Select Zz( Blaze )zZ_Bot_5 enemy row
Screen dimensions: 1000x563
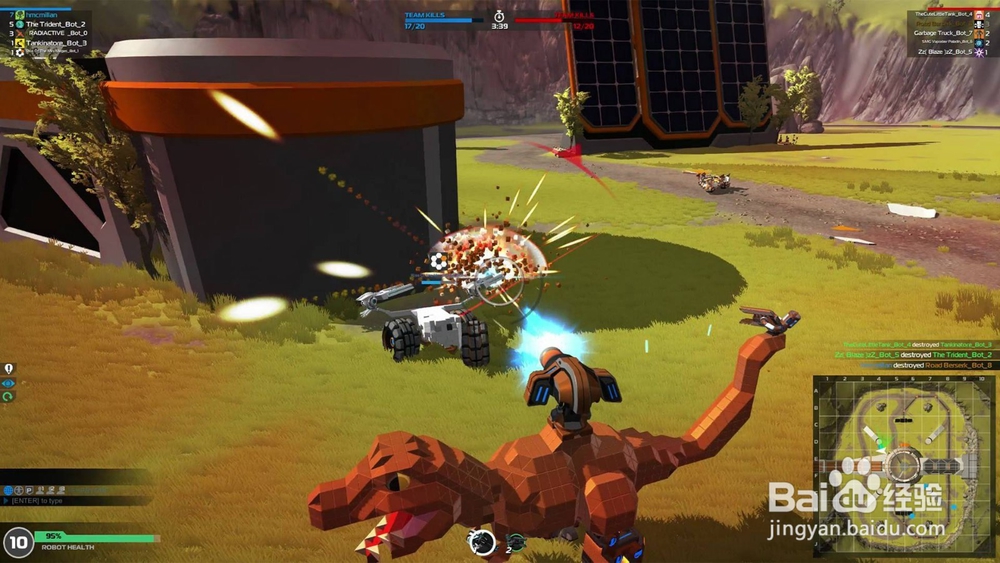point(943,51)
